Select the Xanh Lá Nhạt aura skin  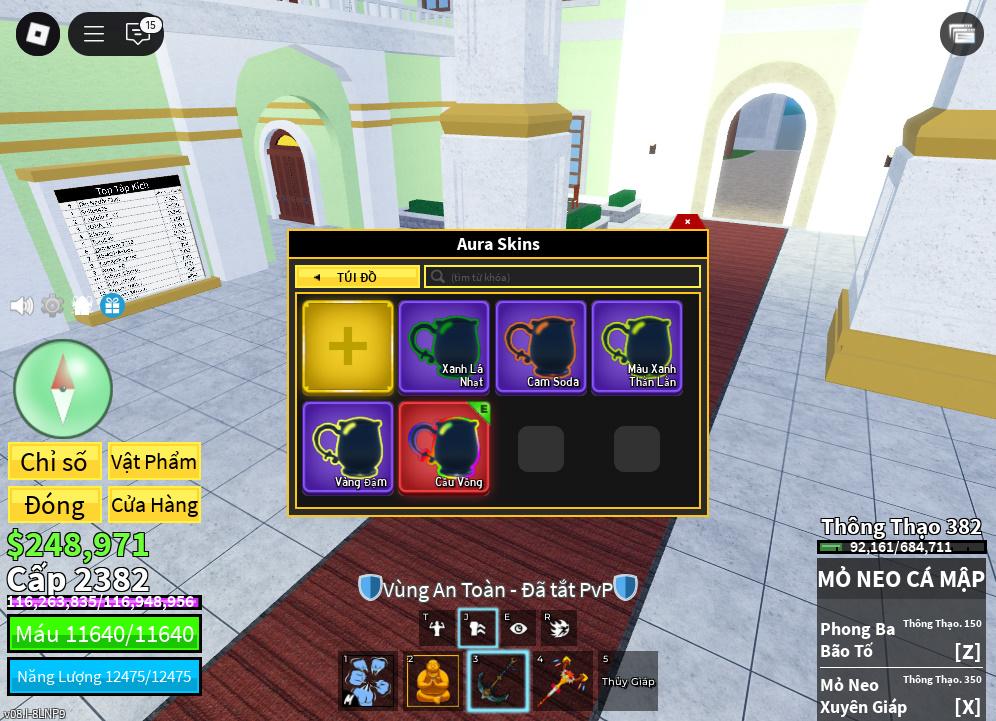[x=444, y=346]
